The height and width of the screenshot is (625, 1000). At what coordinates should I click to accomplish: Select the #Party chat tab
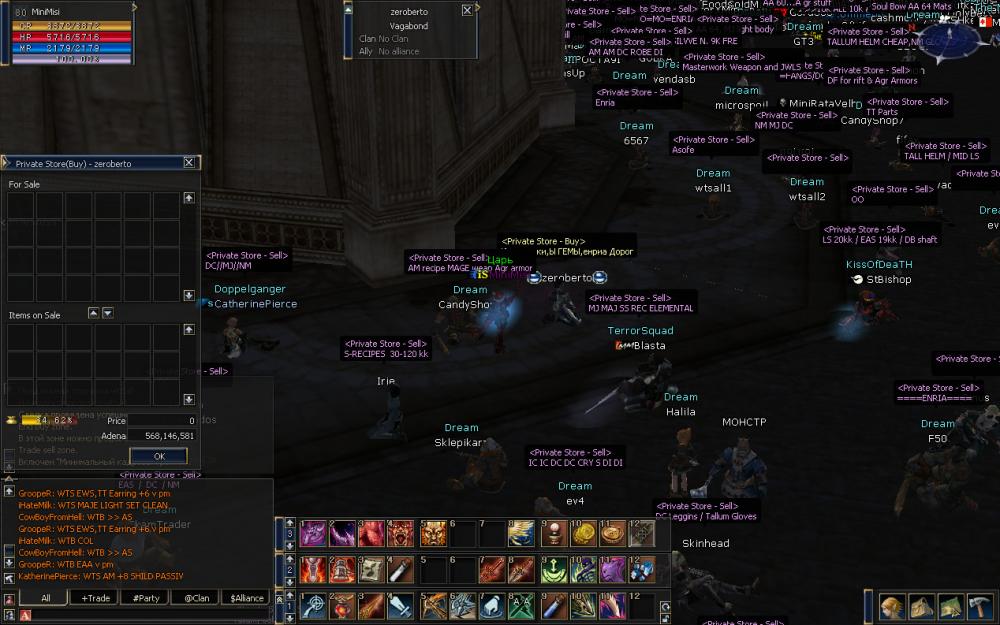tap(147, 598)
